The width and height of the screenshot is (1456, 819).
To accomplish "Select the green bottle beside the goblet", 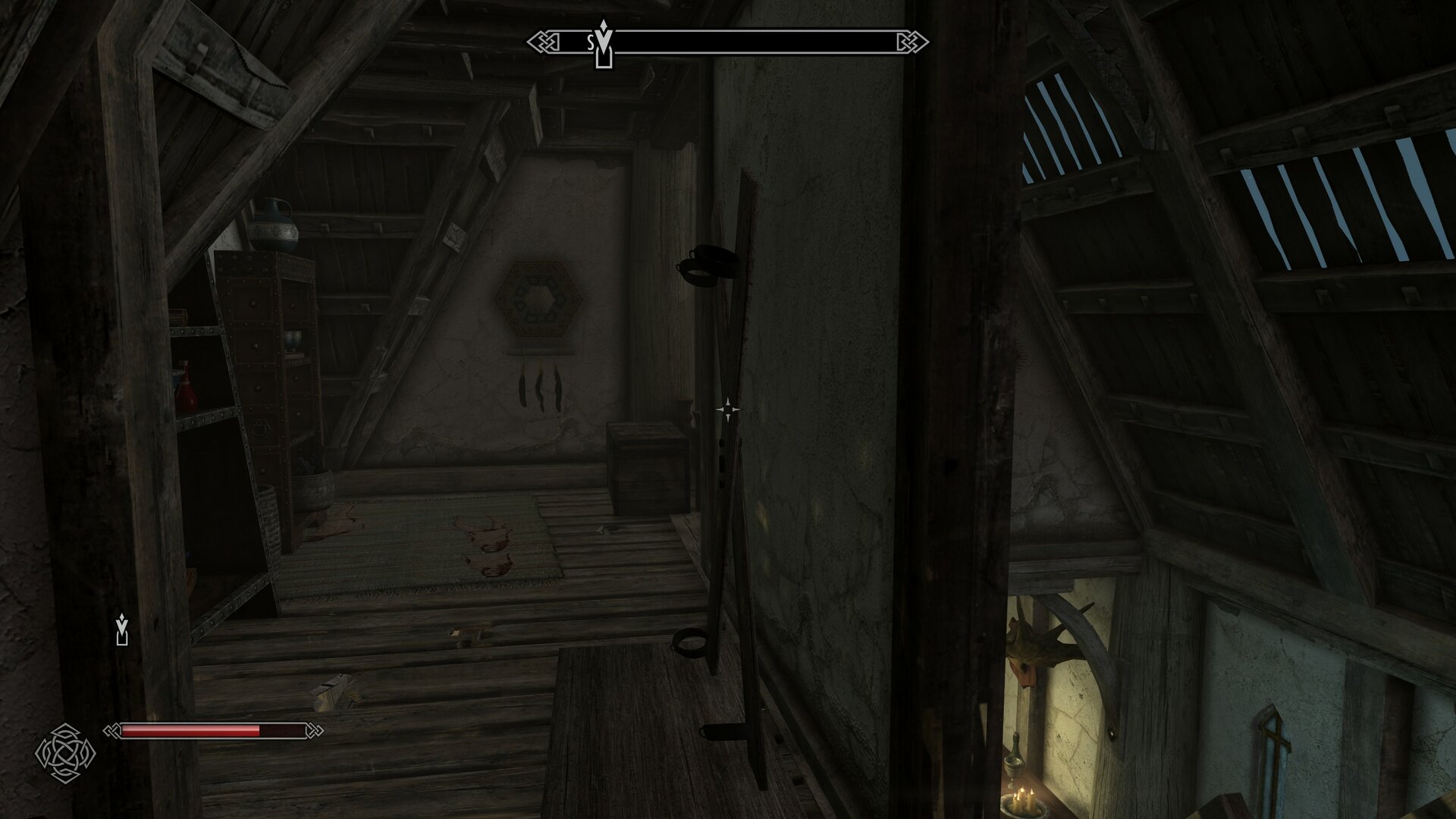I will (1015, 745).
